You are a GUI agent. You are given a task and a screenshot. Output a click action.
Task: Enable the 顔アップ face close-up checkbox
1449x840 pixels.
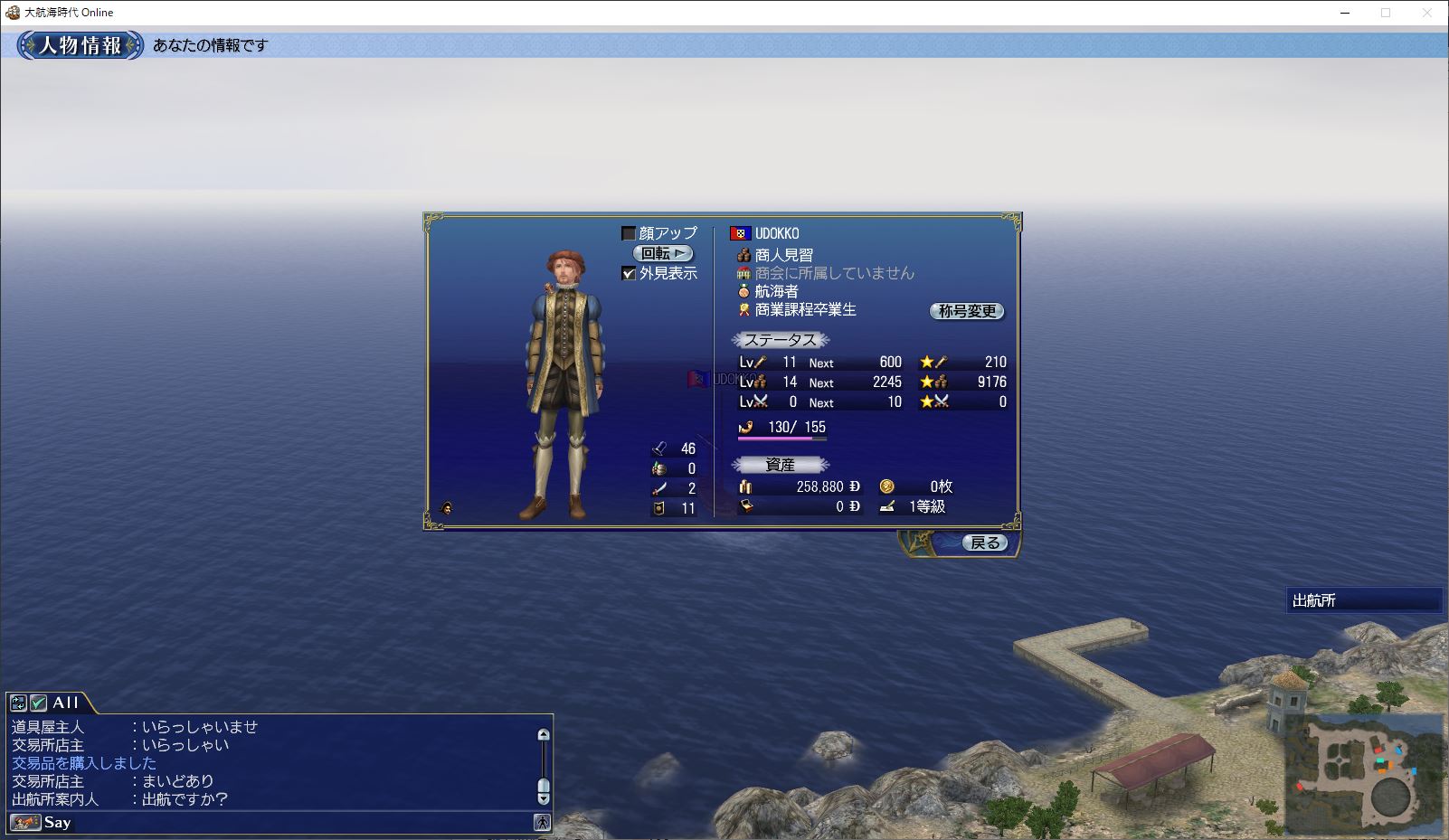tap(629, 234)
